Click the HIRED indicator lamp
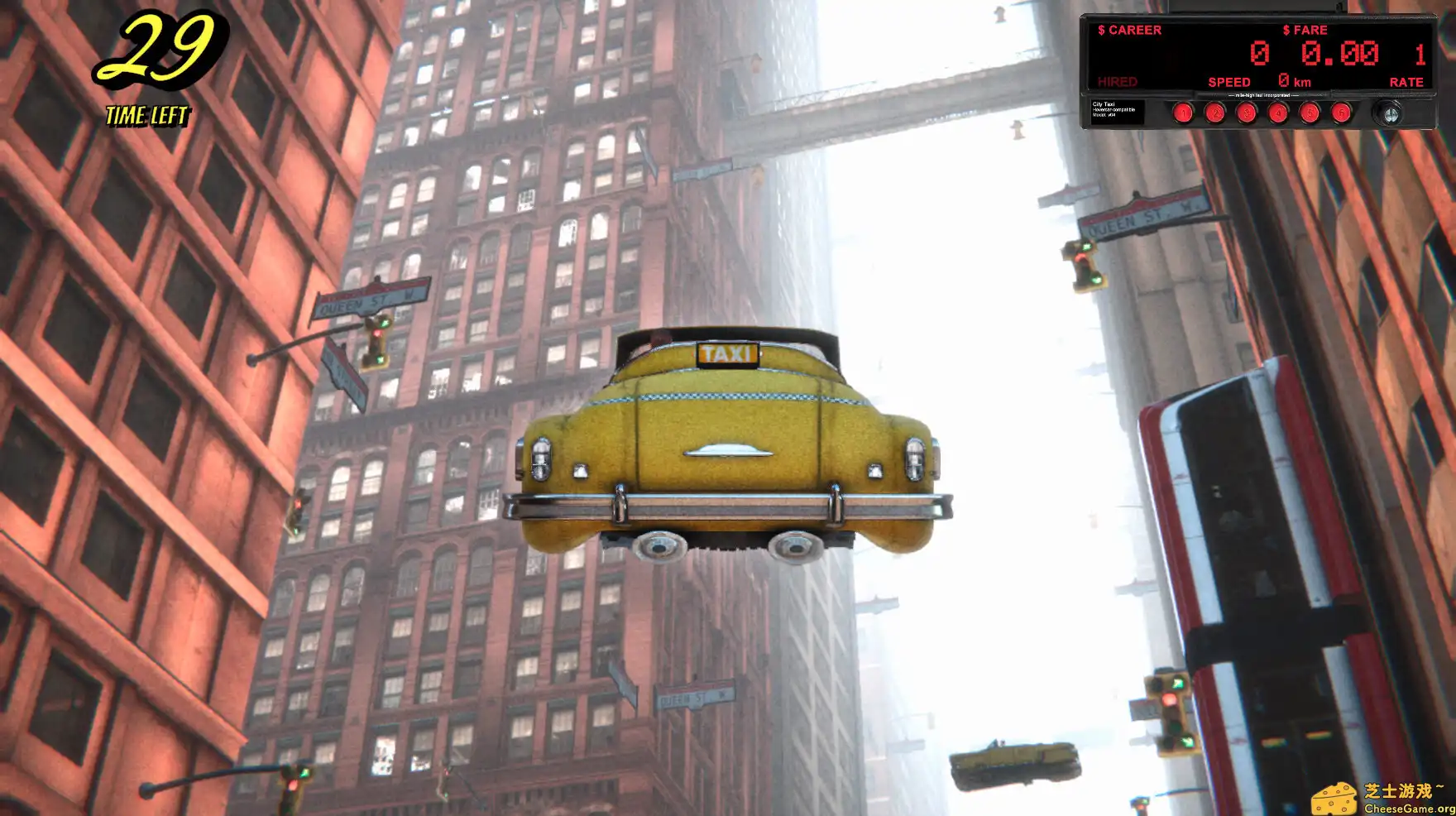This screenshot has height=816, width=1456. click(x=1116, y=82)
